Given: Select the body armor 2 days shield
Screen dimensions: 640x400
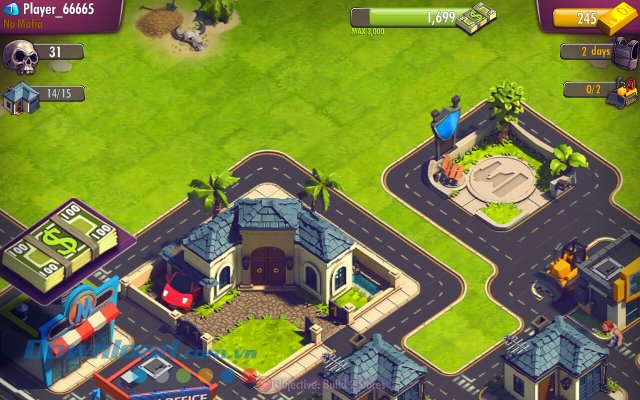Looking at the screenshot, I should [624, 53].
